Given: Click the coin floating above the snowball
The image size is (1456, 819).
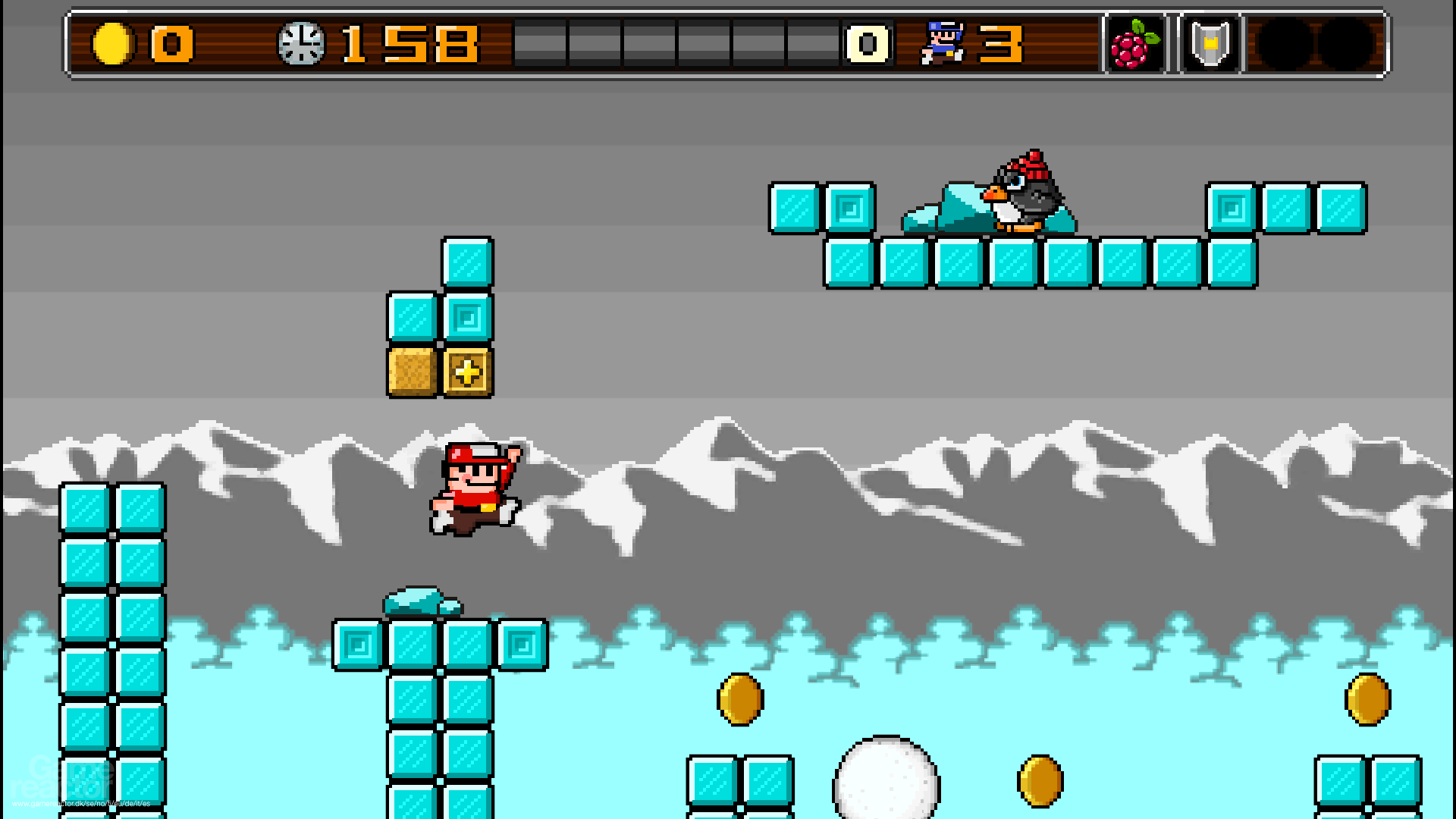Looking at the screenshot, I should click(739, 698).
